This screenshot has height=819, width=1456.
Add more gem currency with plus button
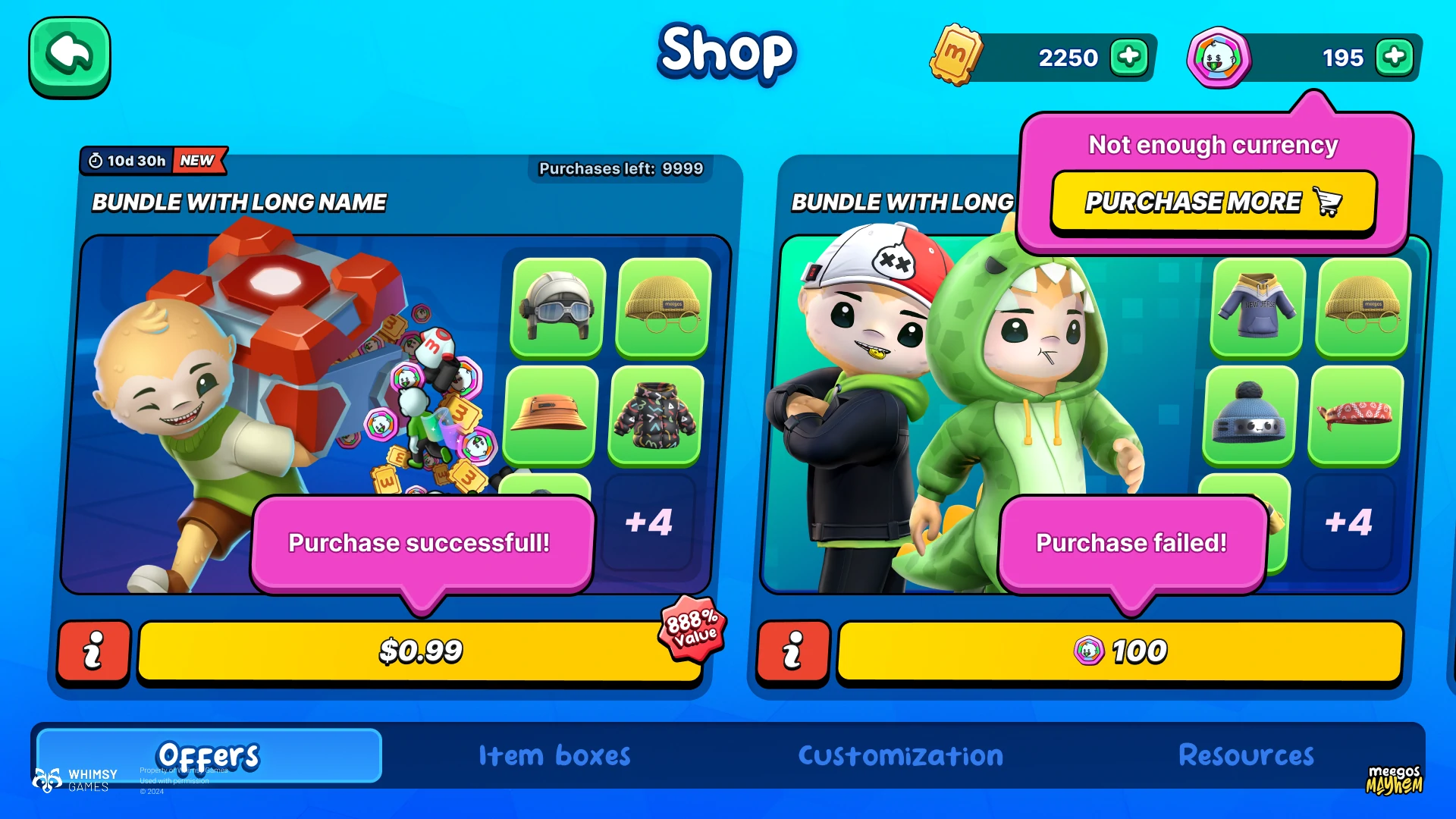(1395, 57)
